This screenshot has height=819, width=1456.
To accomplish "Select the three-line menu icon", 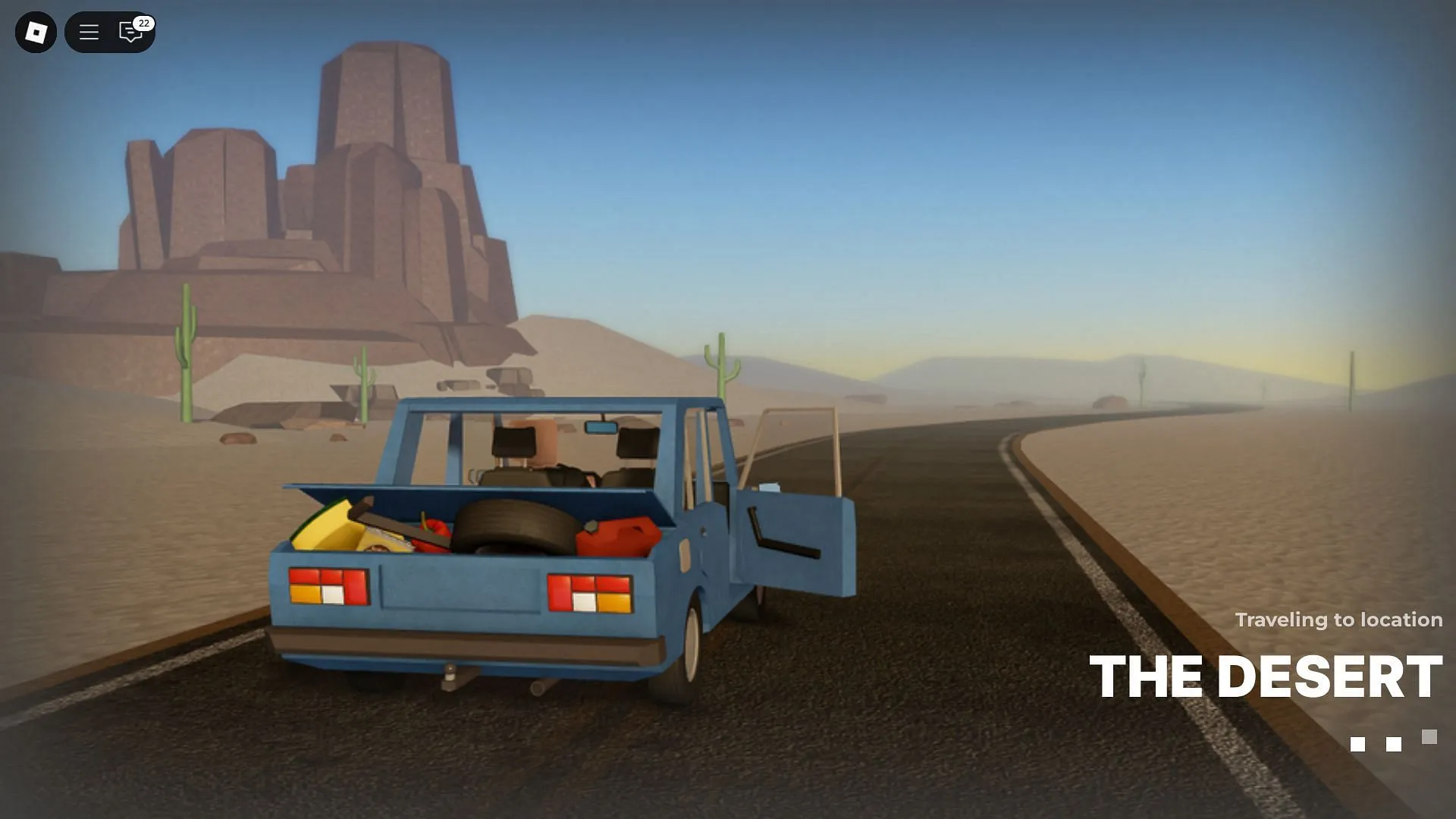I will point(89,32).
